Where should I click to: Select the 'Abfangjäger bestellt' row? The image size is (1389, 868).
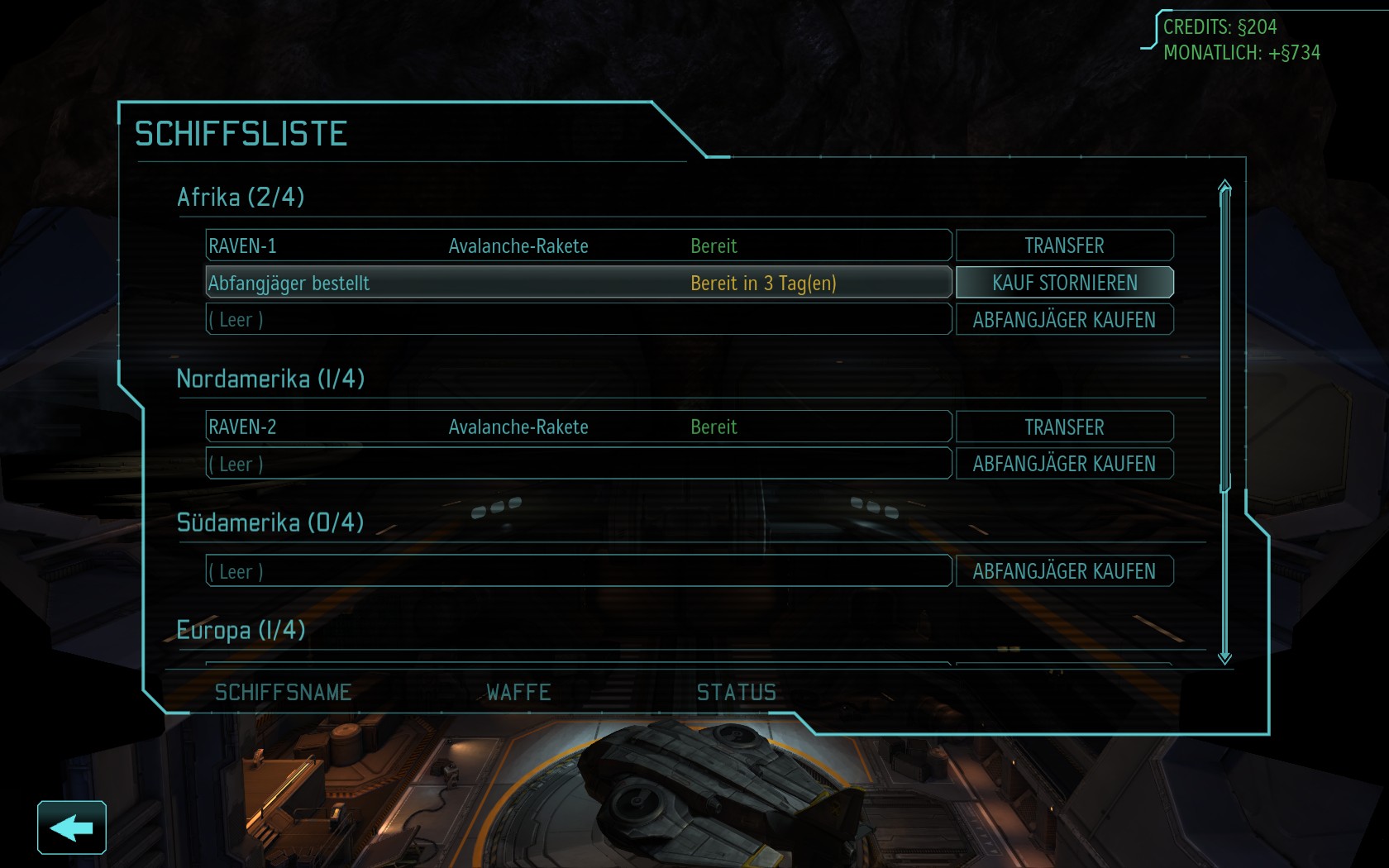578,283
